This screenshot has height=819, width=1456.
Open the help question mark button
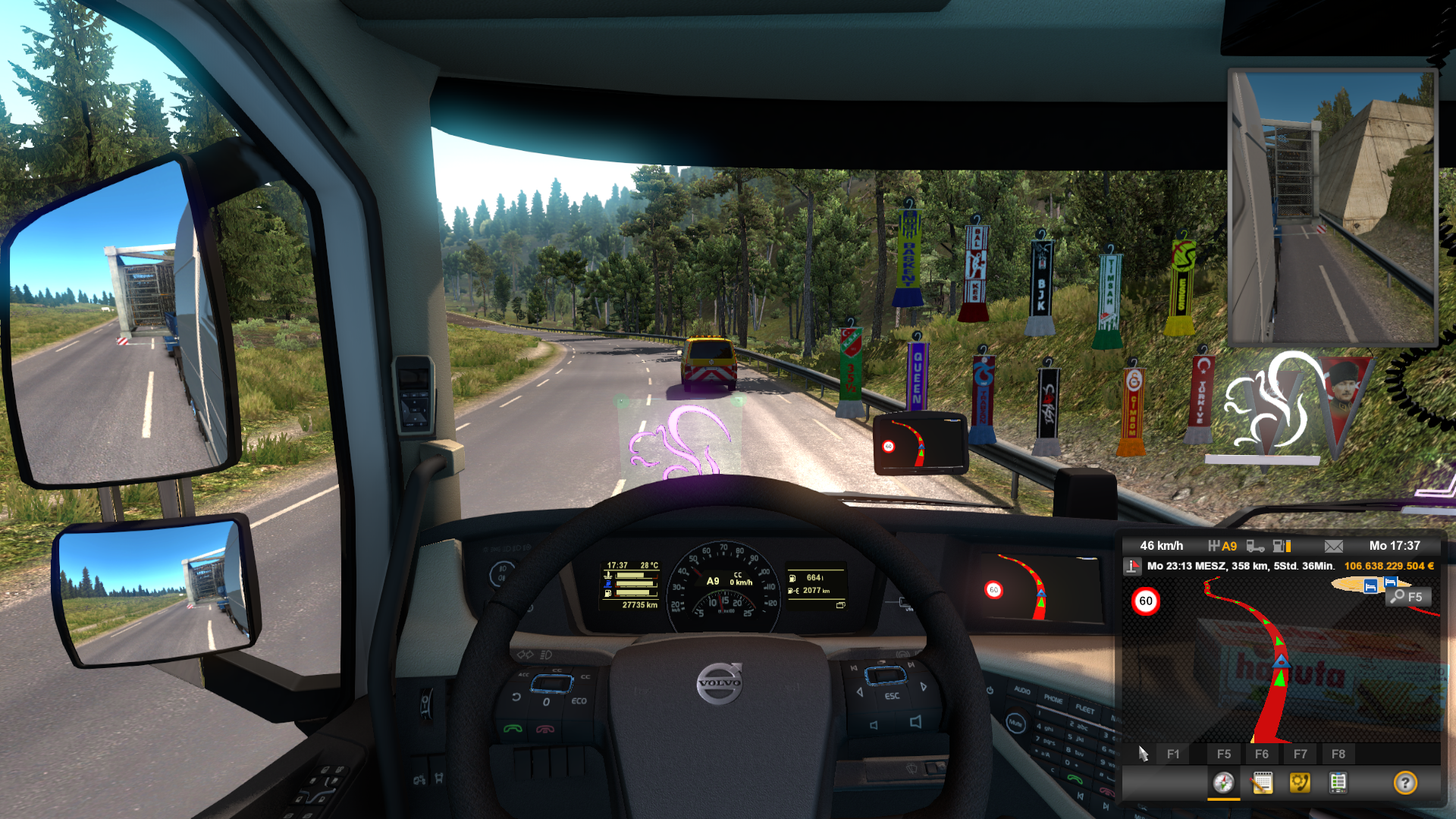point(1404,783)
